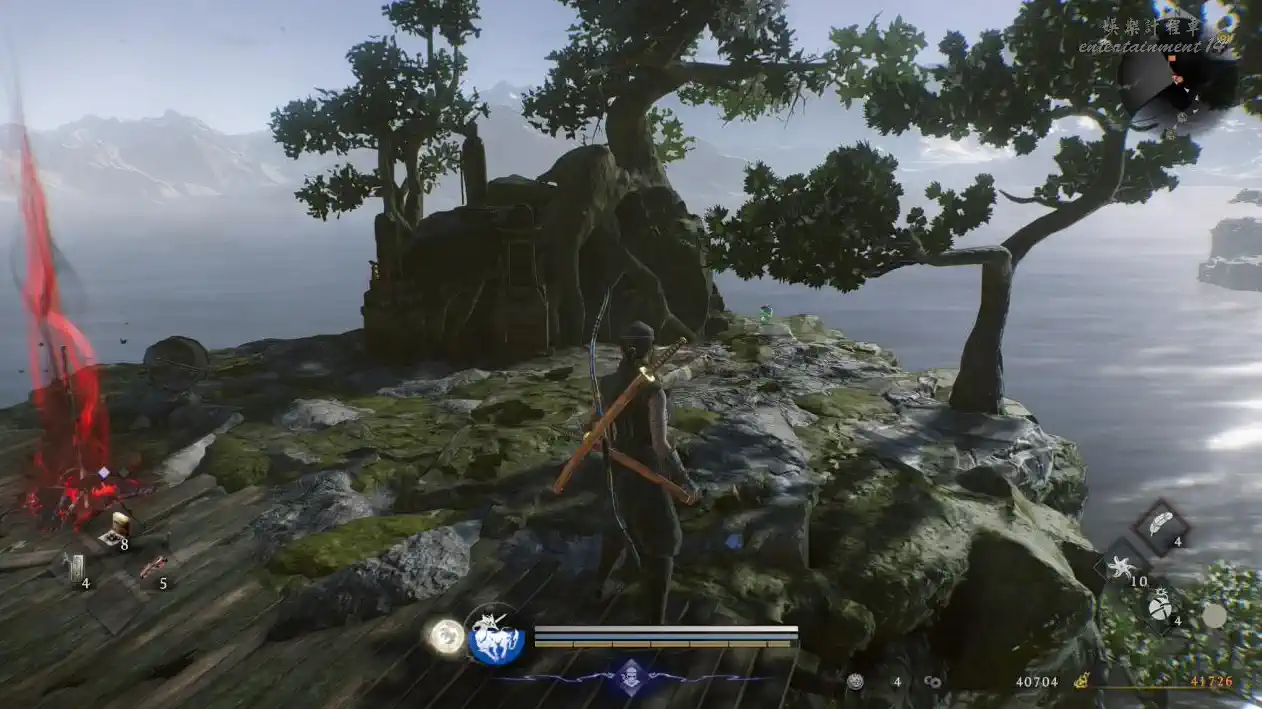Select the red item with count 5
The image size is (1262, 709).
pos(153,567)
